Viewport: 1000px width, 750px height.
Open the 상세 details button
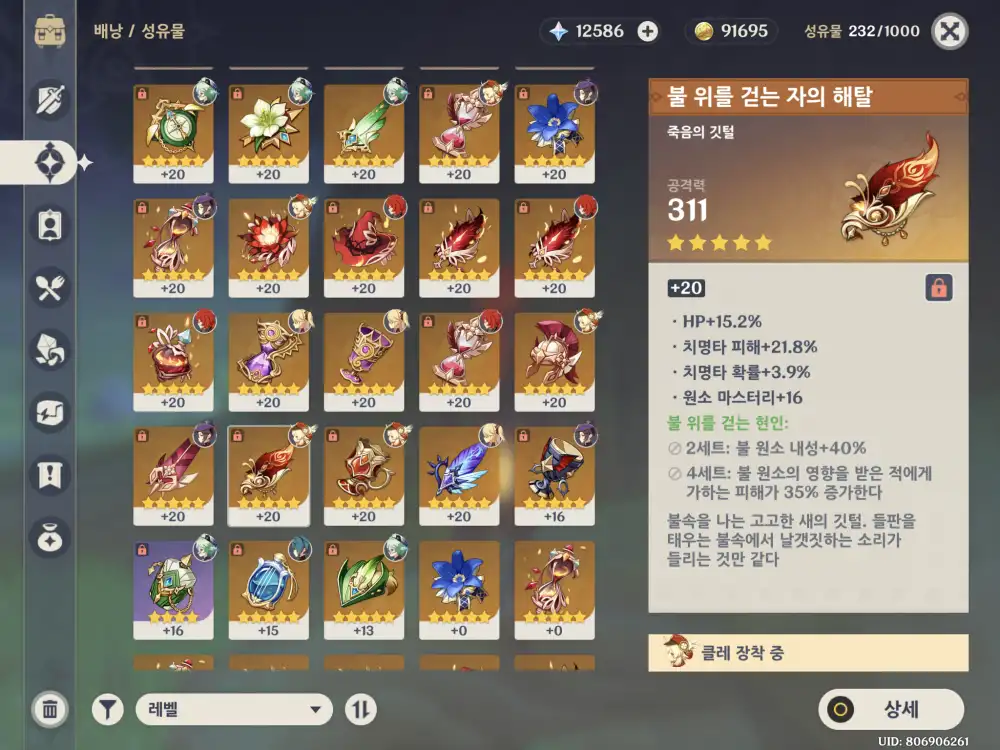point(891,709)
